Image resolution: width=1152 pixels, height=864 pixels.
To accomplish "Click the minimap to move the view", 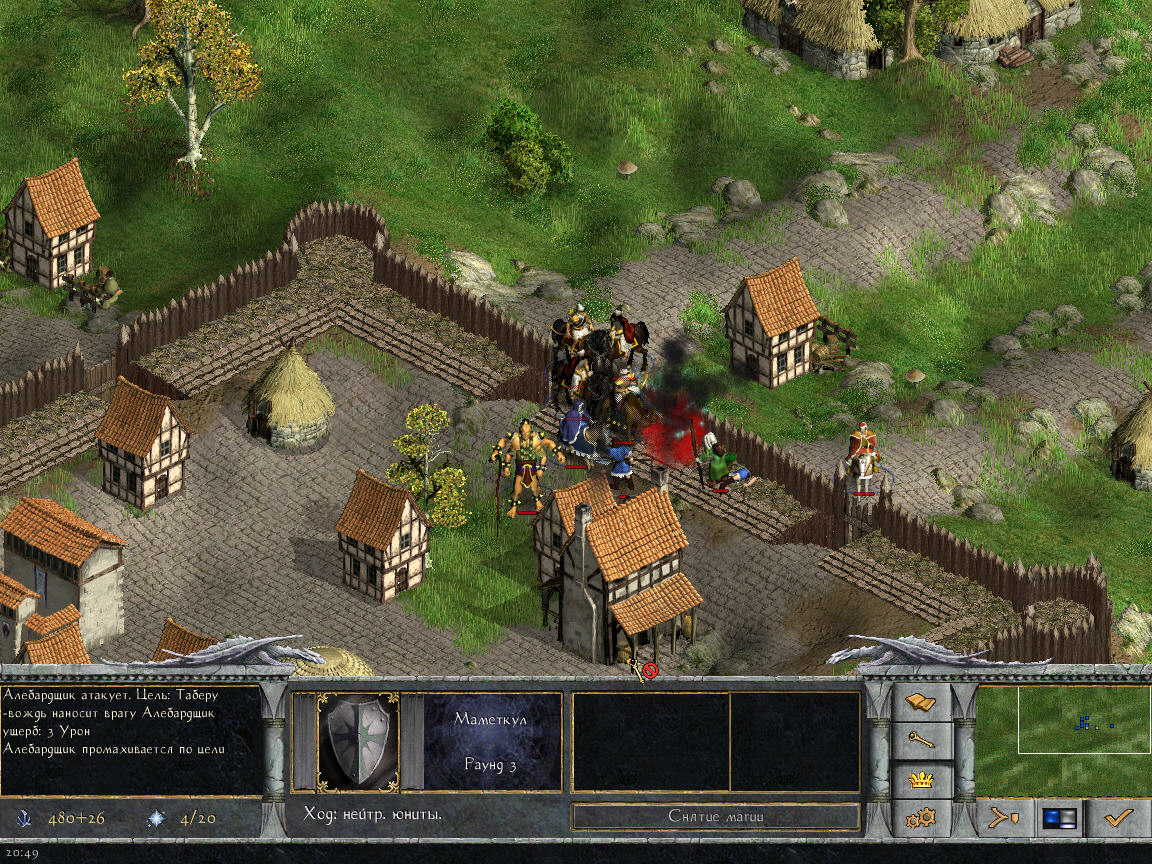I will pyautogui.click(x=1062, y=738).
